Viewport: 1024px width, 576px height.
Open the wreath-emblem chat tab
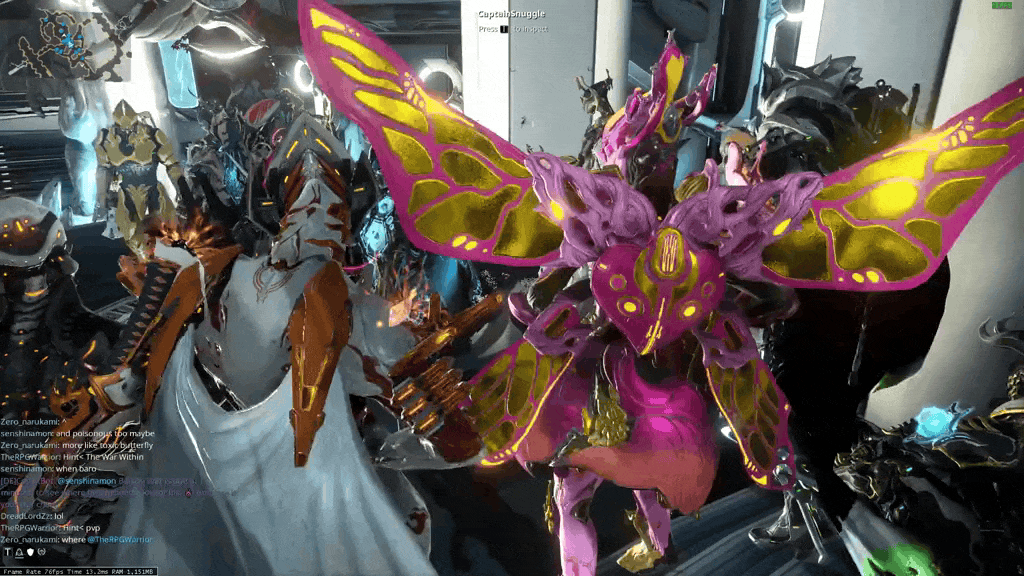[41, 552]
